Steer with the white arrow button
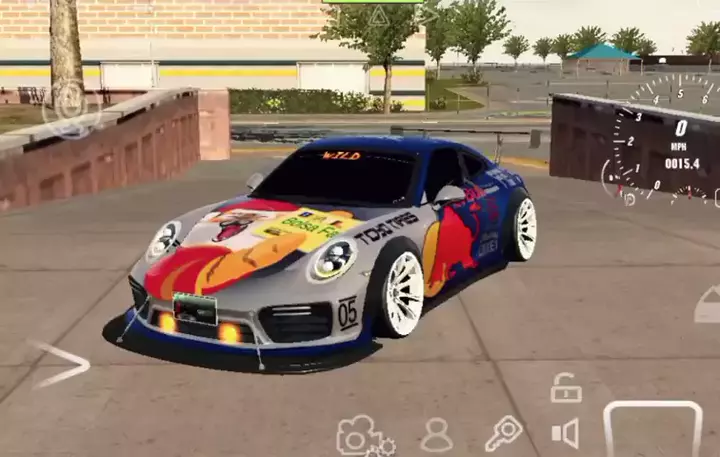Image resolution: width=720 pixels, height=457 pixels. pos(60,363)
